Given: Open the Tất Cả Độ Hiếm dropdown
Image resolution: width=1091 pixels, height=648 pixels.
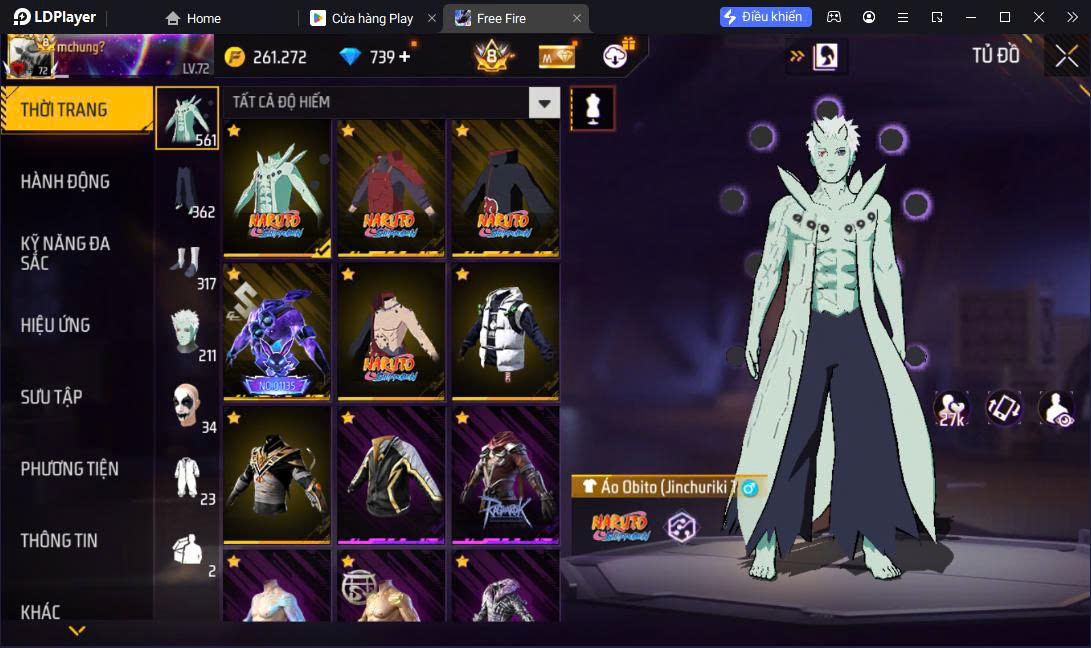Looking at the screenshot, I should [544, 102].
